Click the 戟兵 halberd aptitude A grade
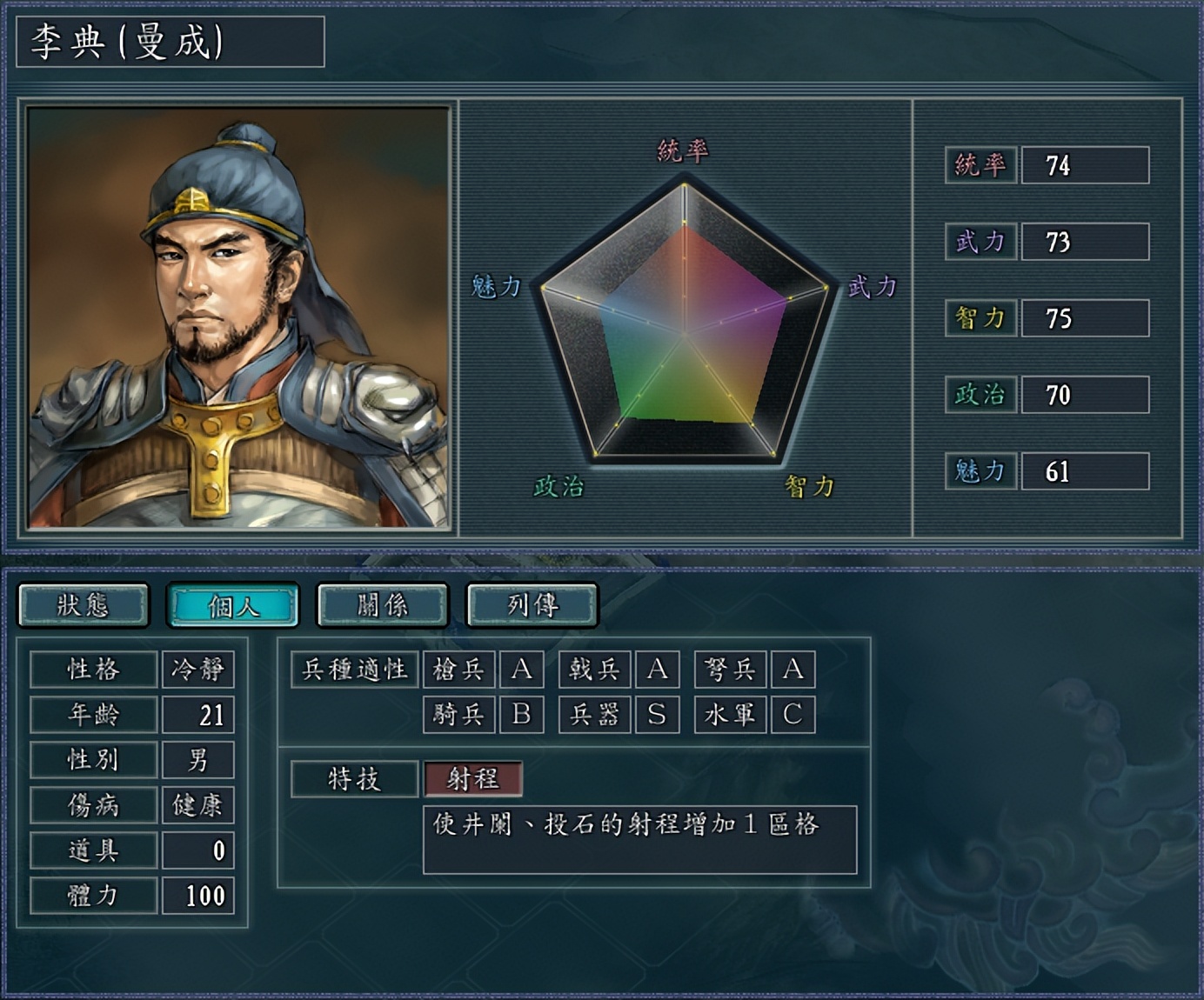 (x=657, y=670)
